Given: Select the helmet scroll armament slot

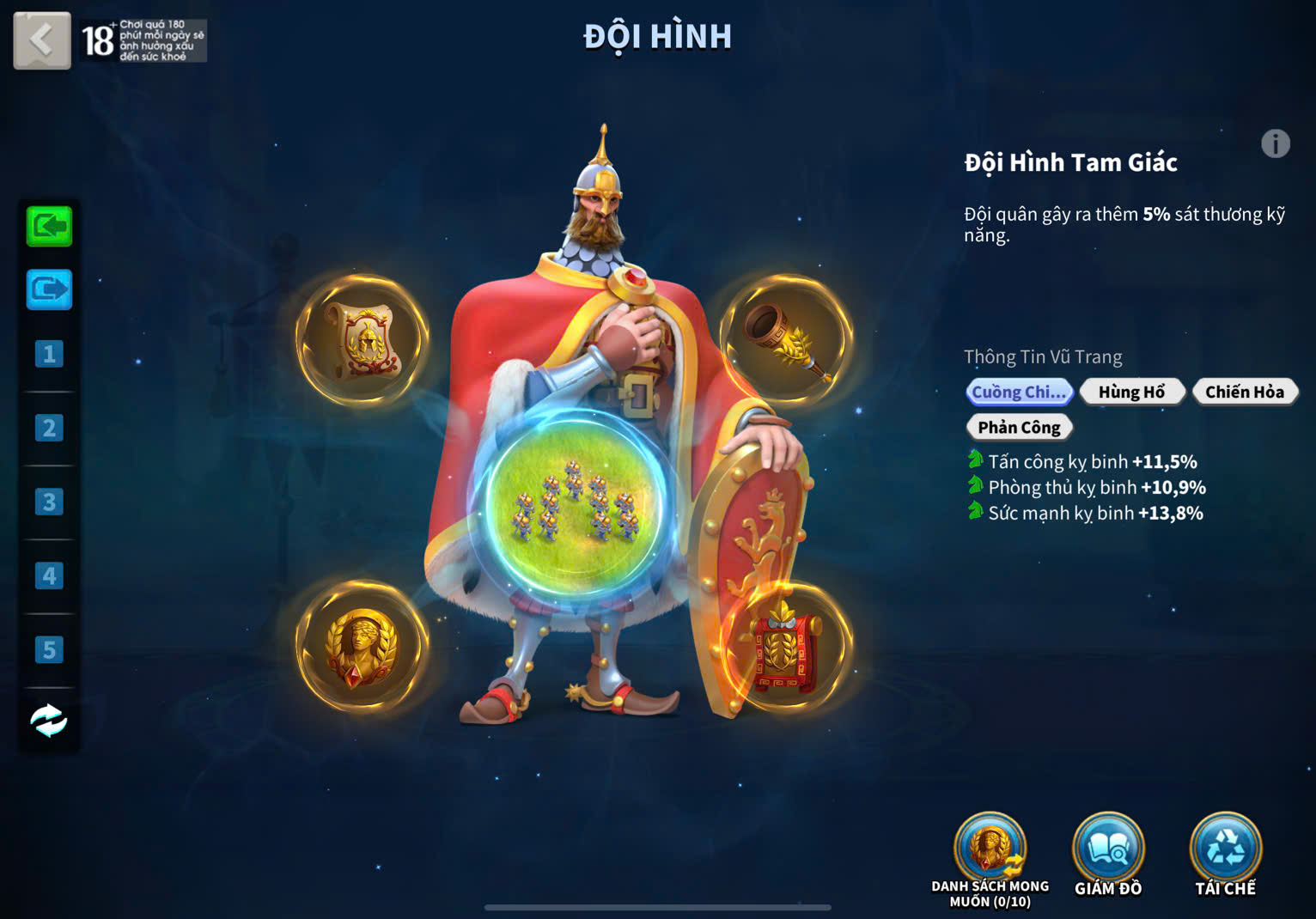Looking at the screenshot, I should click(x=362, y=340).
